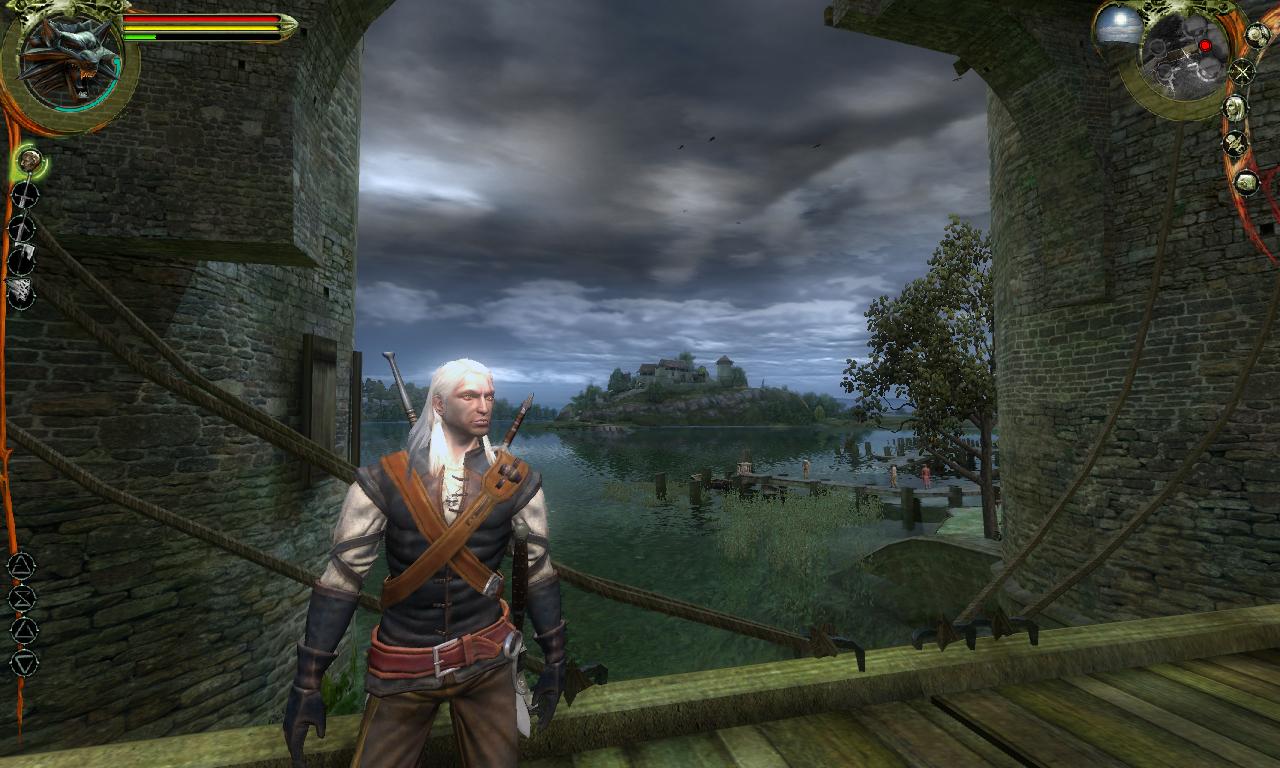1280x768 pixels.
Task: Toggle the Quen protective sign
Action: [x=23, y=628]
